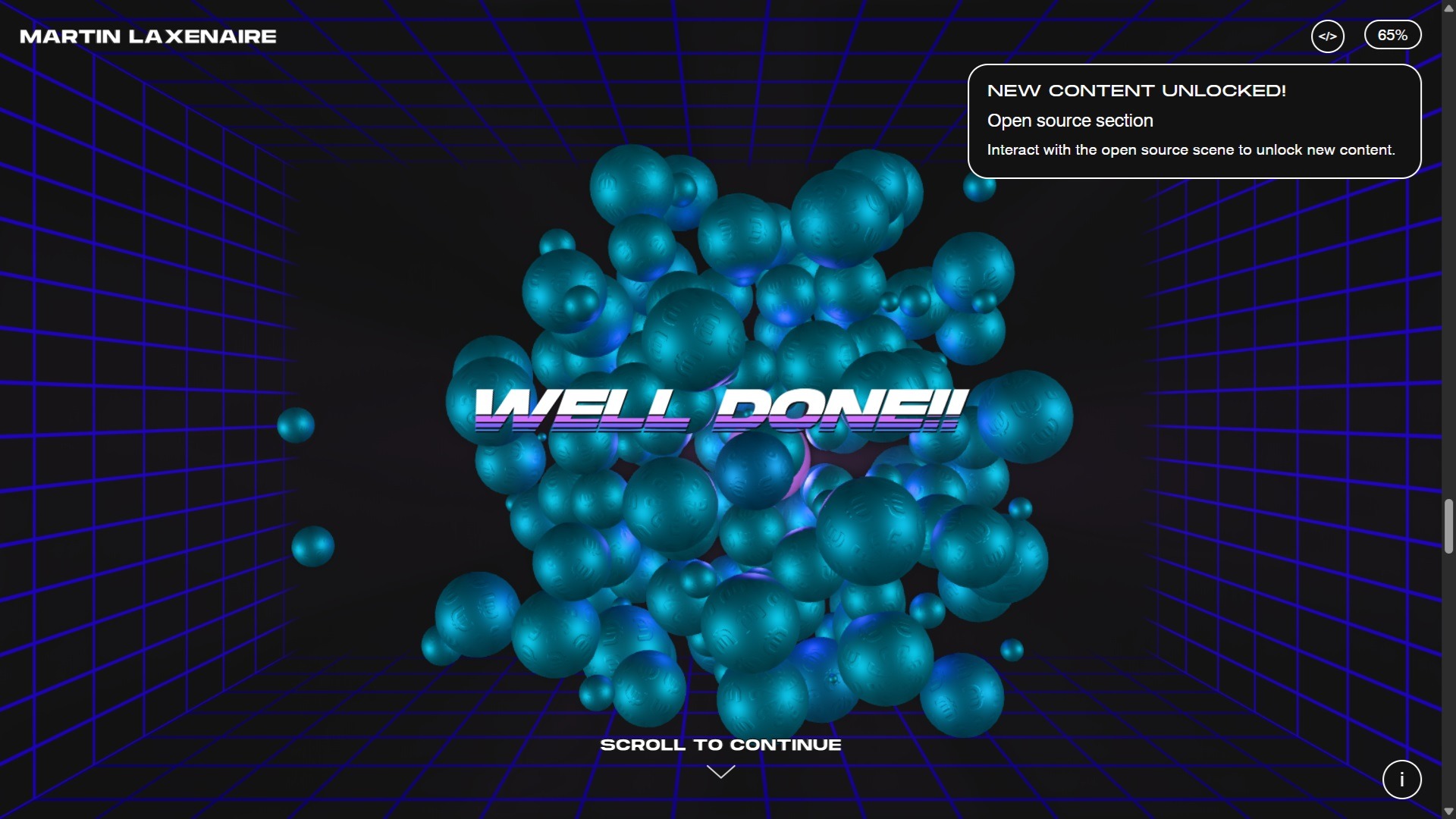Click the isolated sphere near the left edge
Screen dimensions: 1456x819
[296, 425]
